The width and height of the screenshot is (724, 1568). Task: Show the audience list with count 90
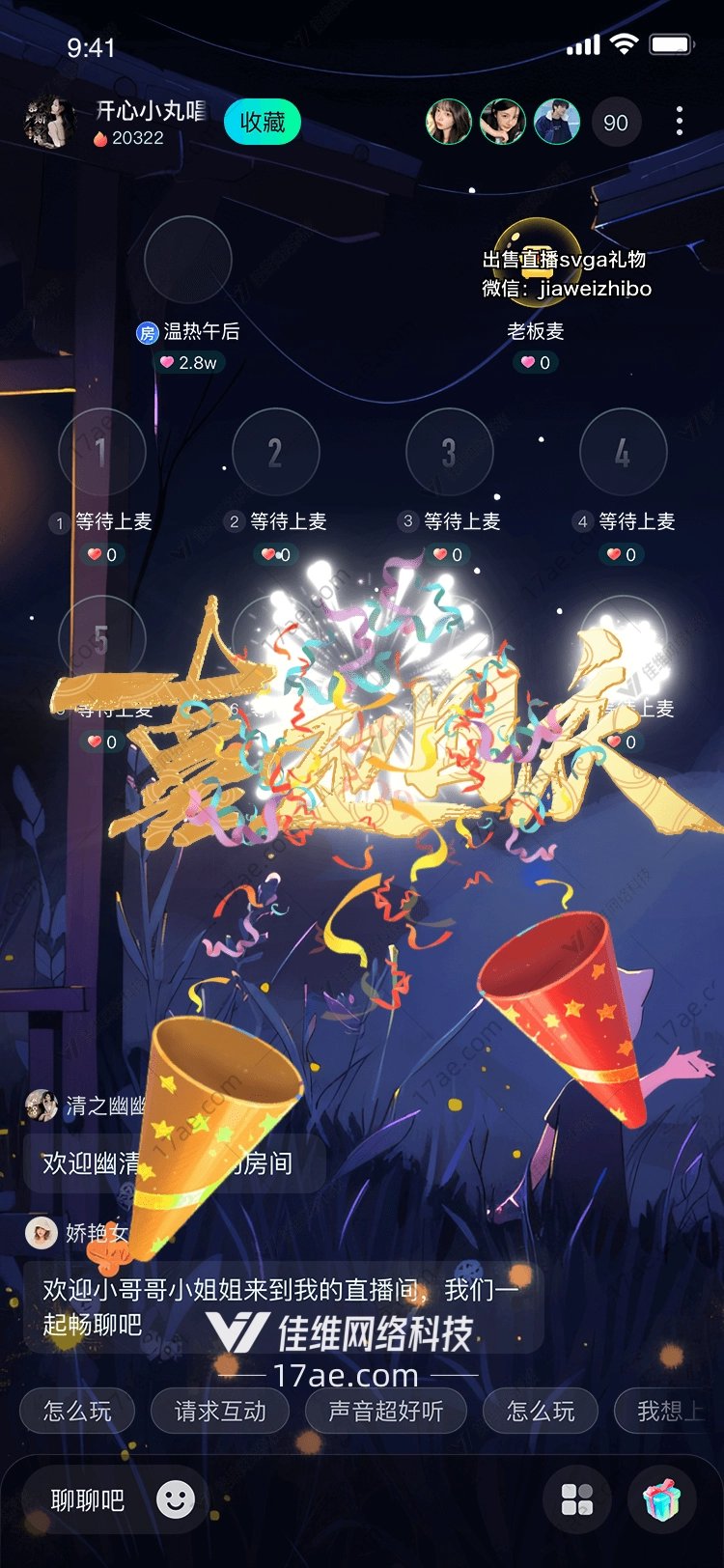click(x=615, y=123)
